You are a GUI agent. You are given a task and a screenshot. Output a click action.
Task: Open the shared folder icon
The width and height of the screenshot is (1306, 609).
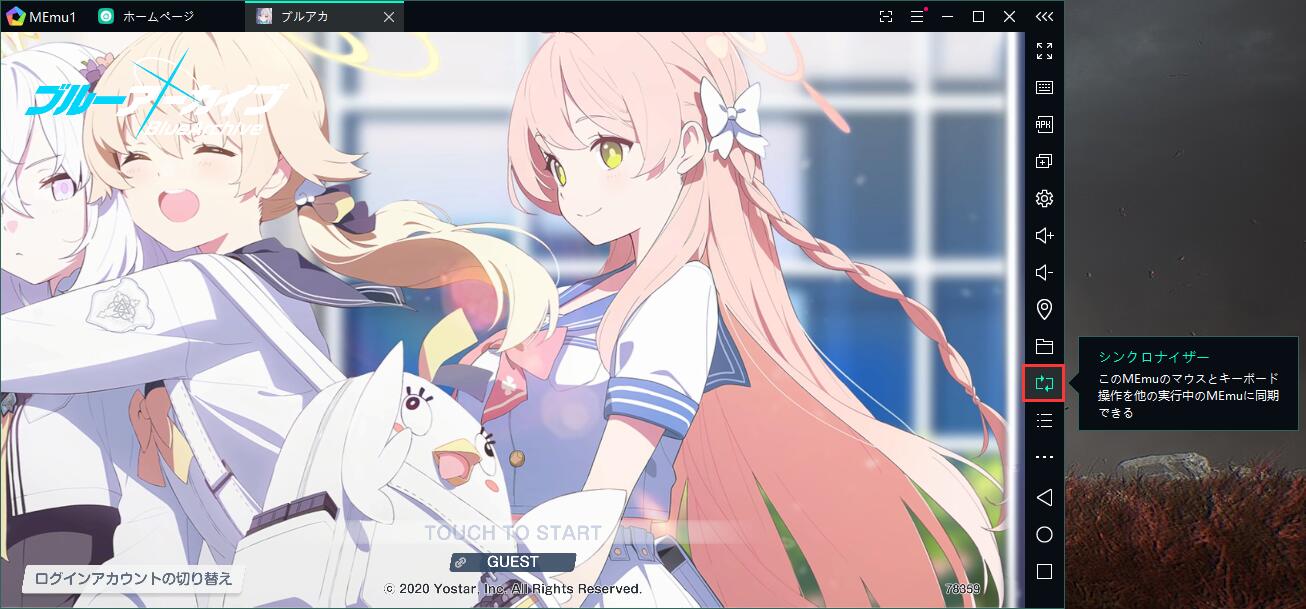coord(1044,347)
